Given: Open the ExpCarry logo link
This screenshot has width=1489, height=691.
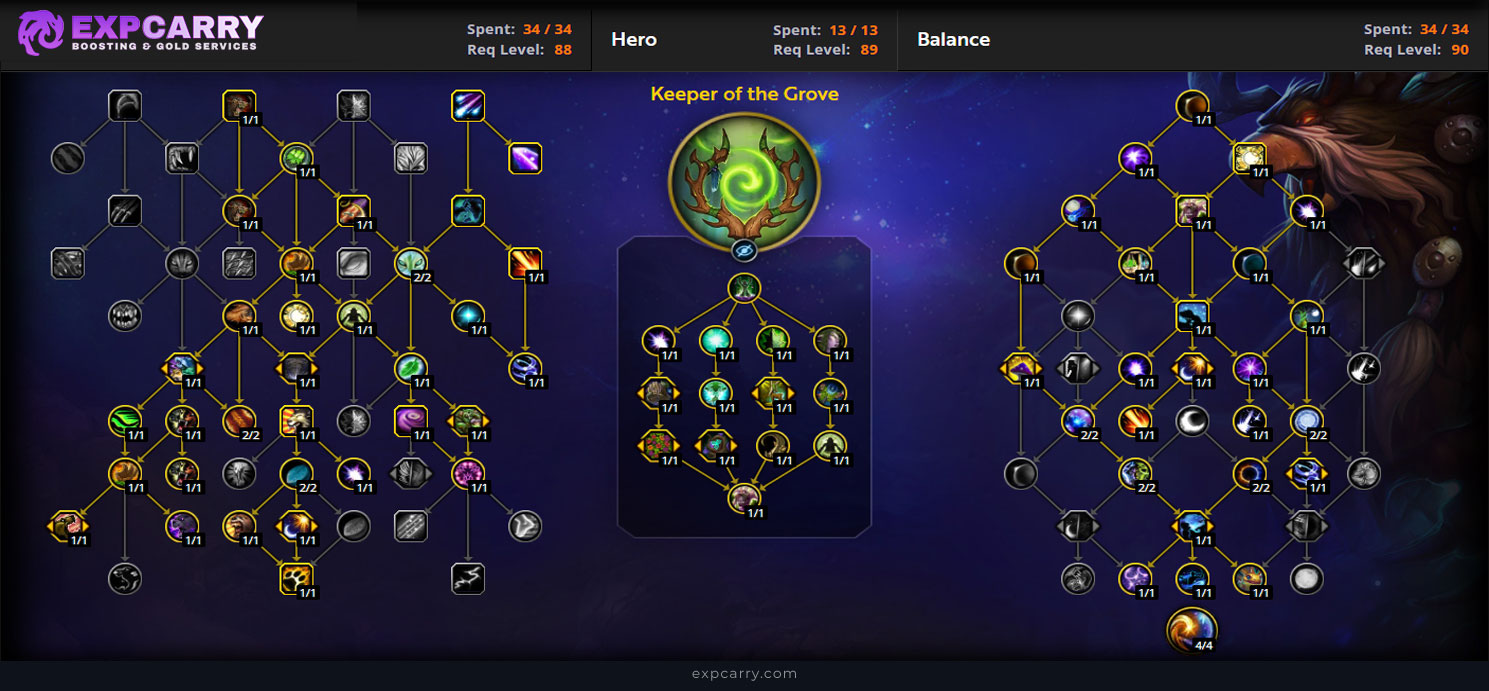Looking at the screenshot, I should pyautogui.click(x=140, y=33).
